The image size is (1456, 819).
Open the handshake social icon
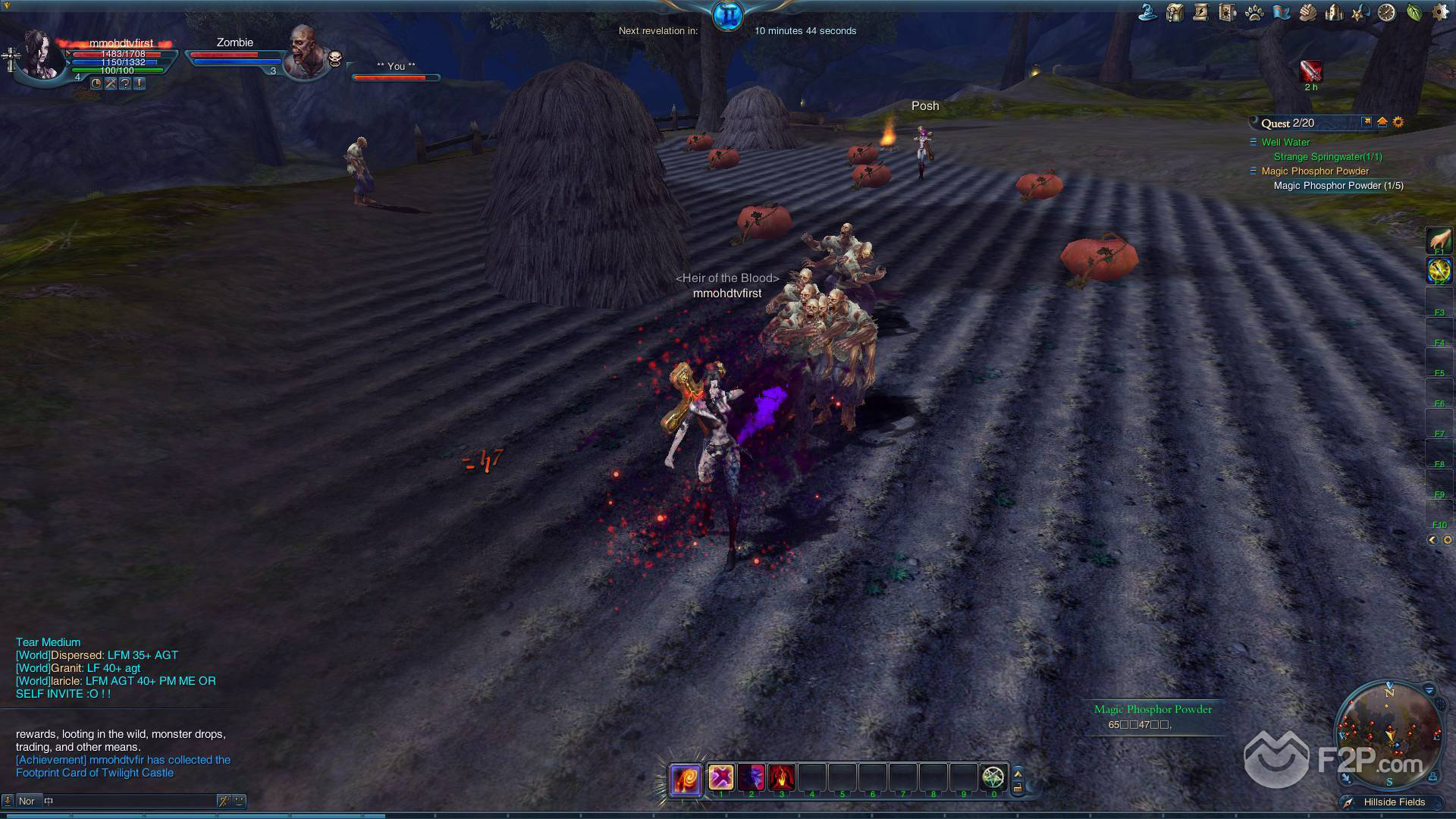tap(1308, 12)
